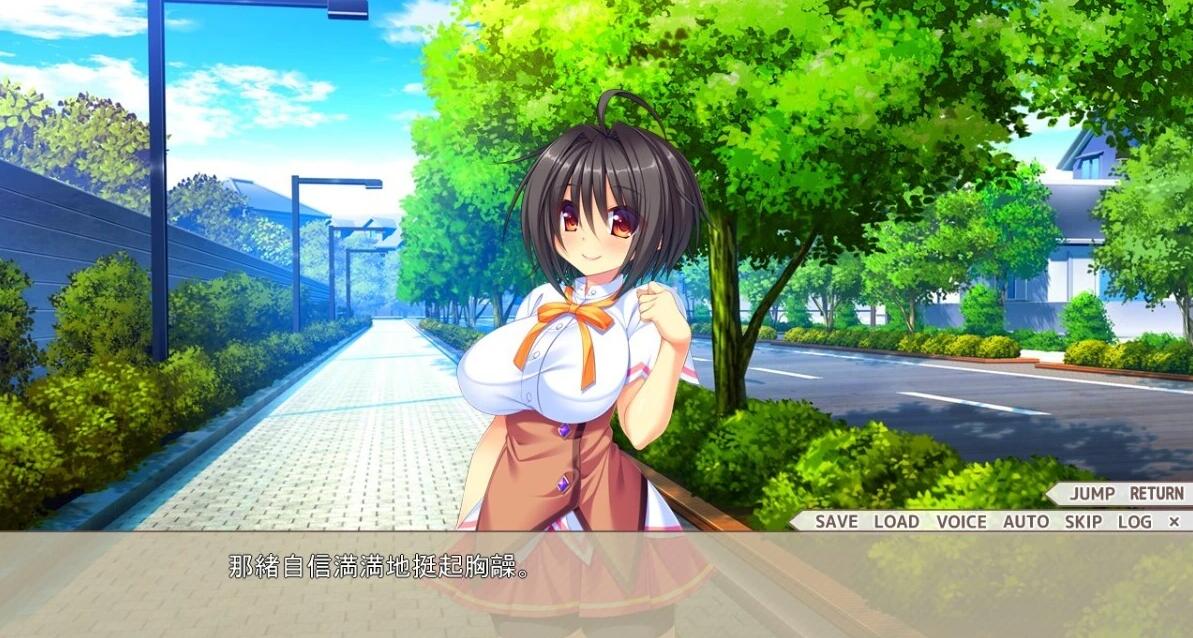Image resolution: width=1193 pixels, height=638 pixels.
Task: Activate SKIP mode
Action: (x=1083, y=521)
